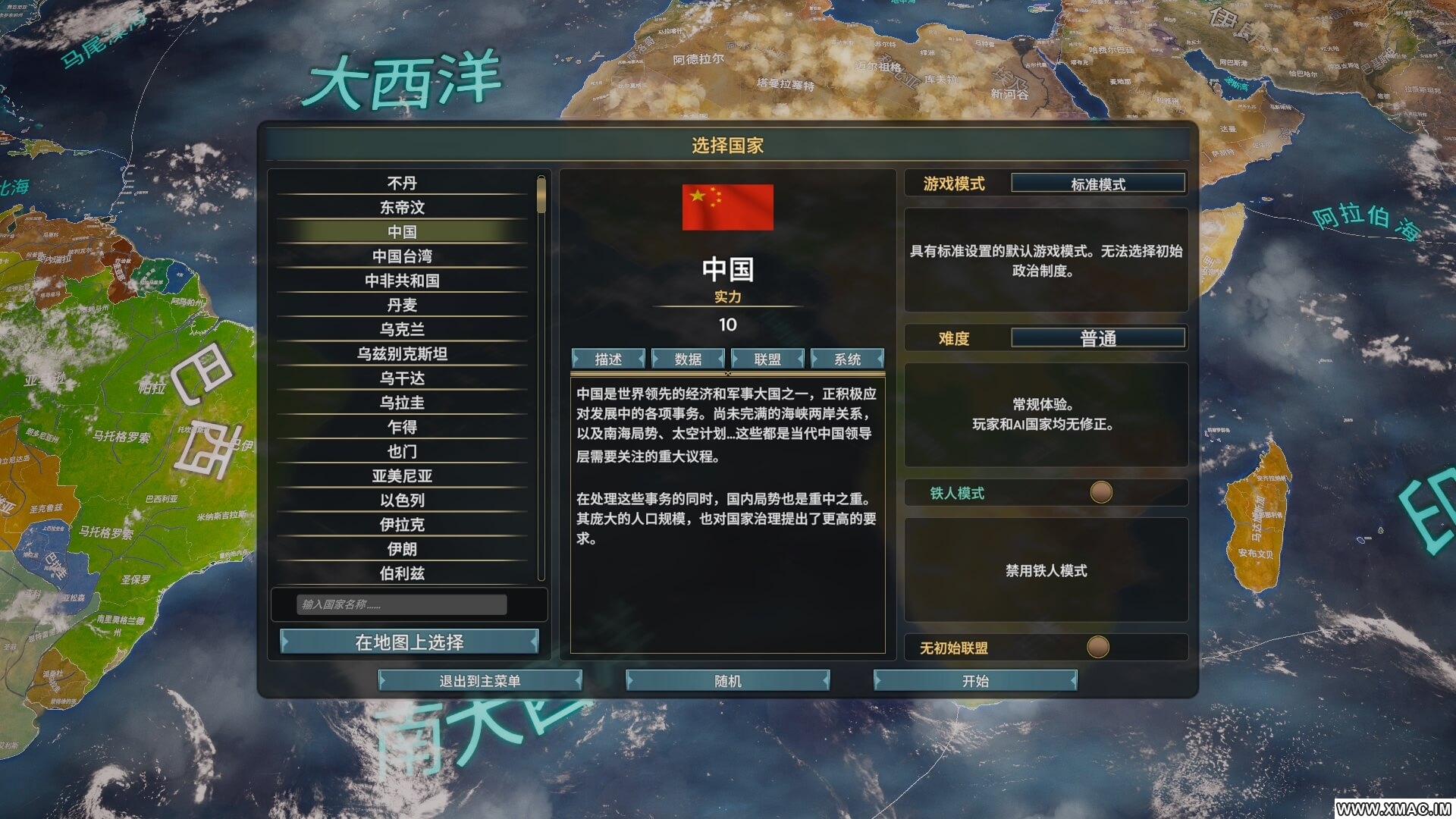1456x819 pixels.
Task: Change game mode from 标准模式
Action: pyautogui.click(x=1097, y=184)
